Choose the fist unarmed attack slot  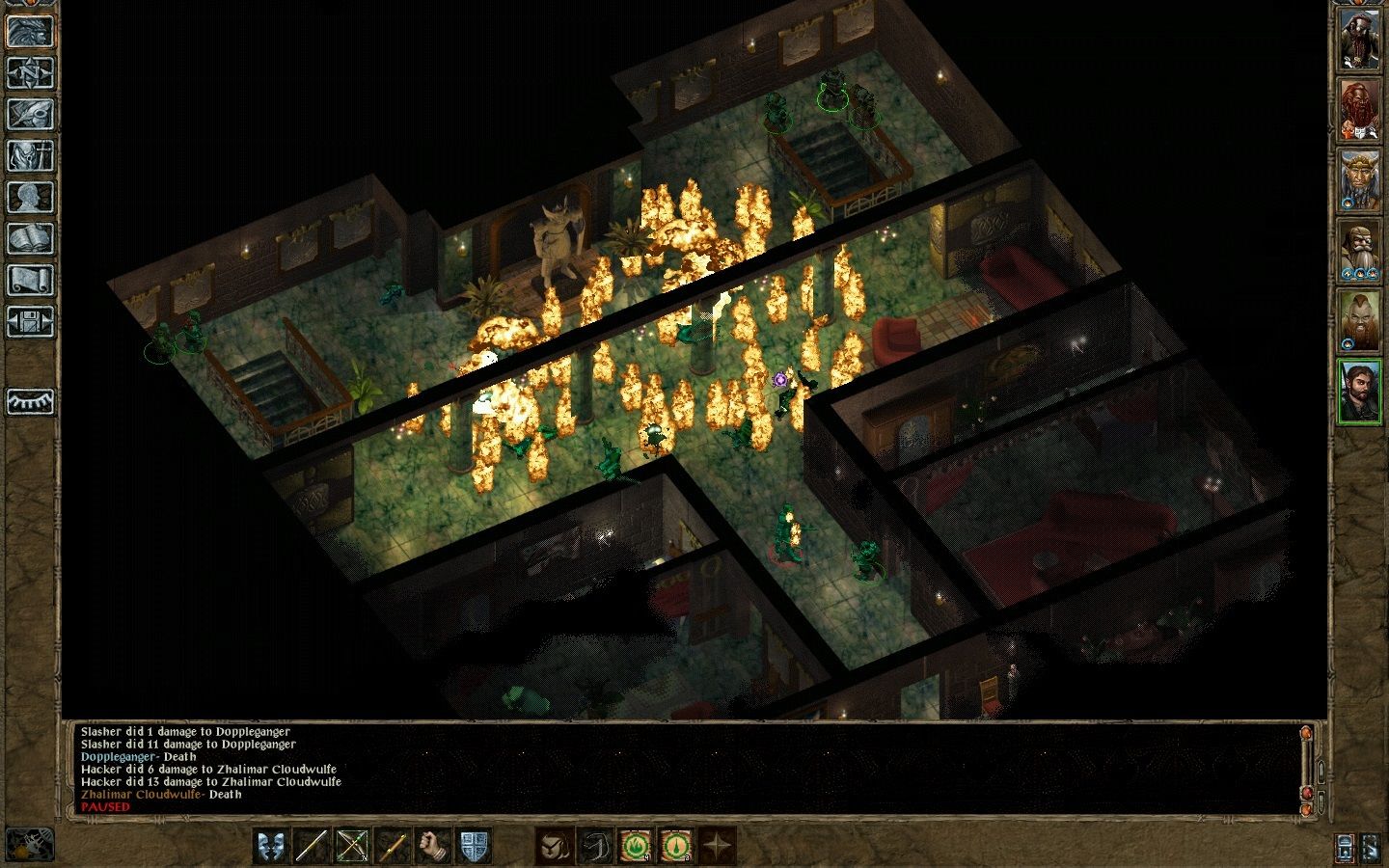[432, 846]
